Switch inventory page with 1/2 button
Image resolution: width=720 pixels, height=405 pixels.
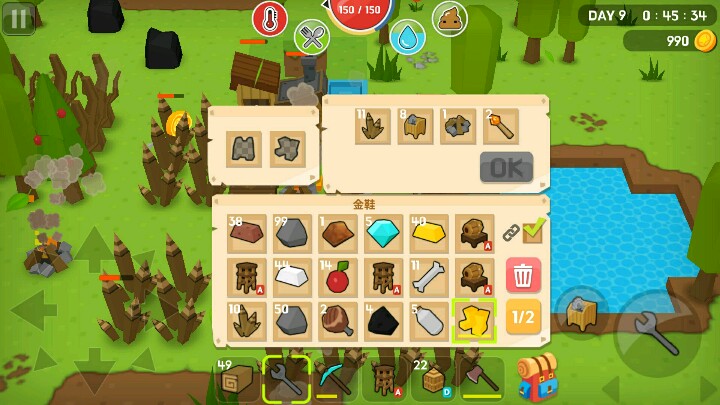[x=523, y=317]
